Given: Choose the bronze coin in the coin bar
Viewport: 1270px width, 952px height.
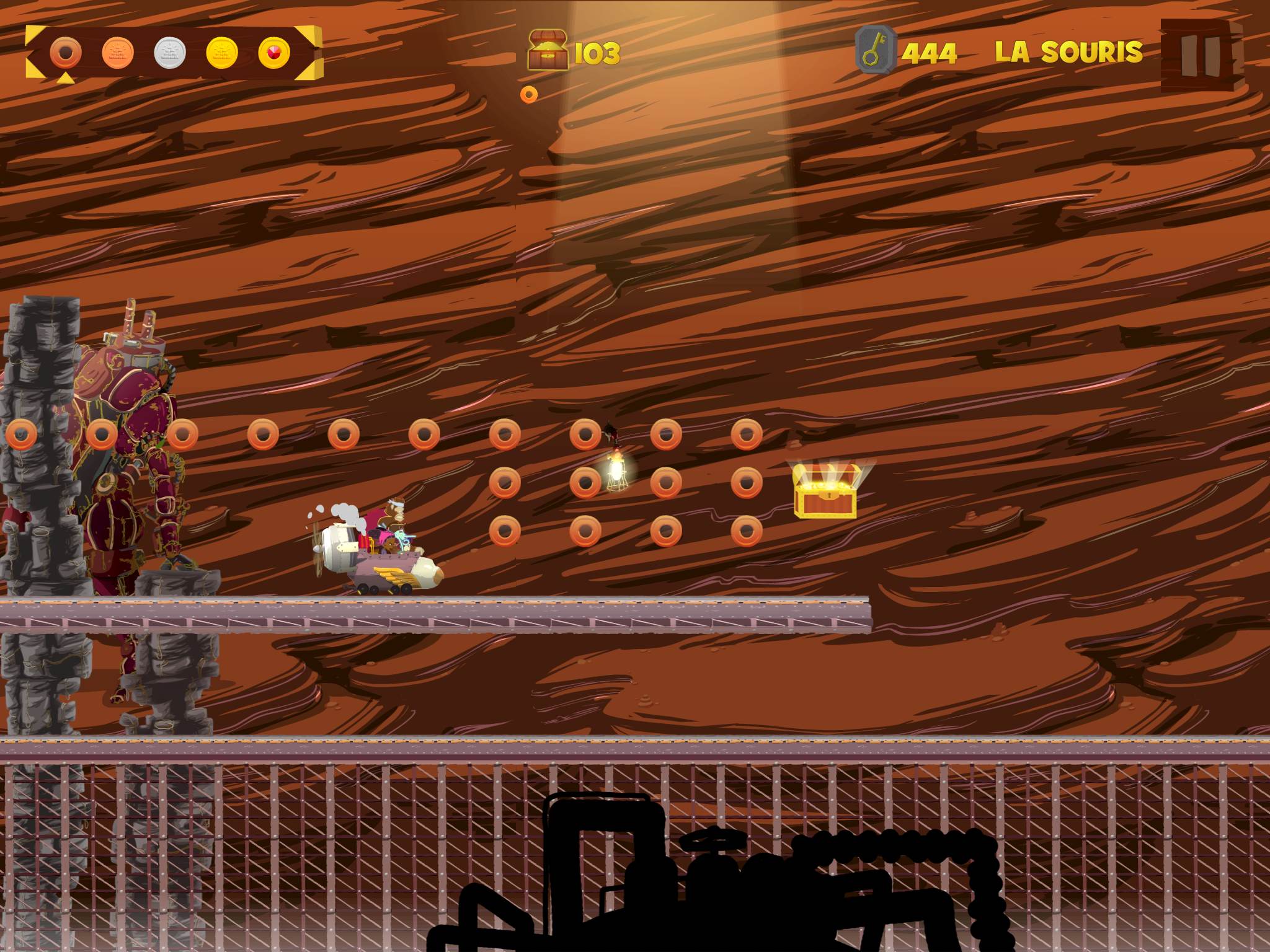Looking at the screenshot, I should coord(118,53).
